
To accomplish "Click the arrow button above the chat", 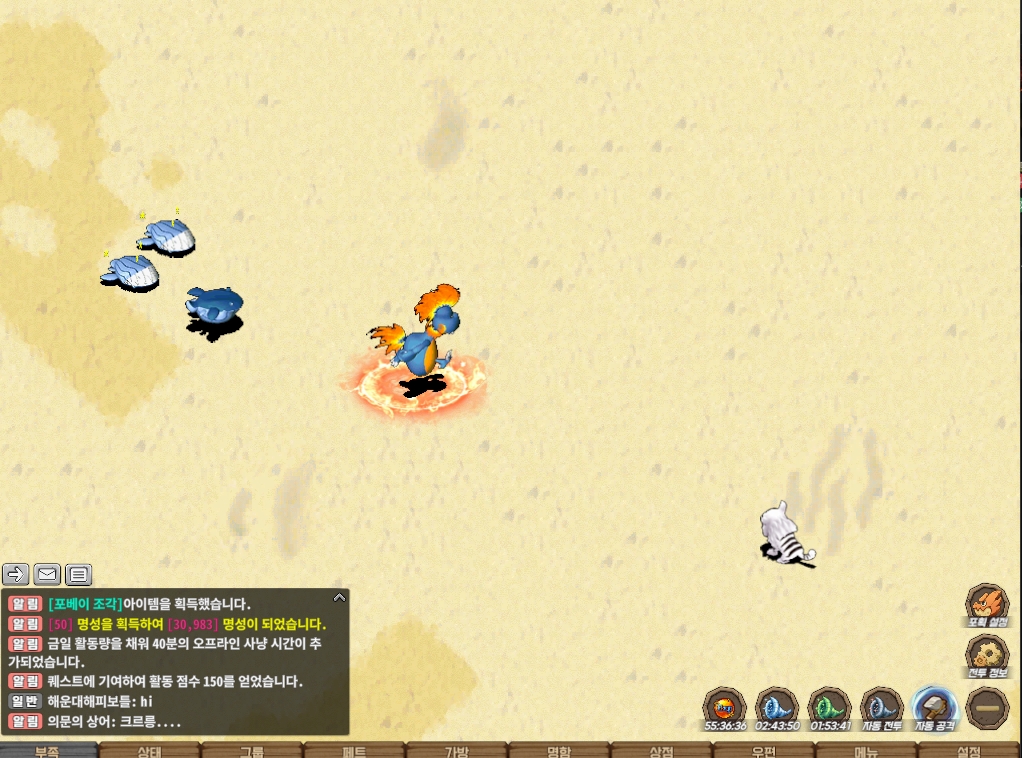I will (16, 574).
